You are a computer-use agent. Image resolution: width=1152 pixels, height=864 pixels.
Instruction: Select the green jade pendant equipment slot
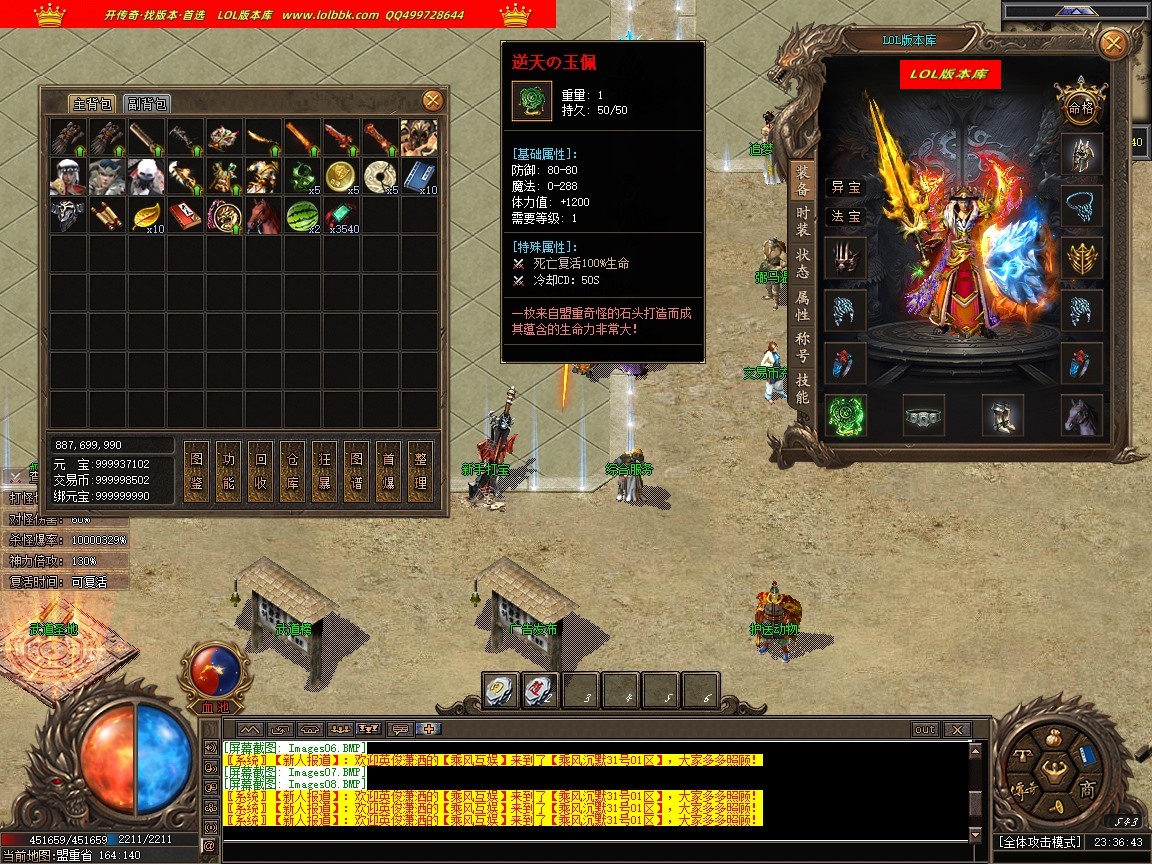pyautogui.click(x=845, y=414)
